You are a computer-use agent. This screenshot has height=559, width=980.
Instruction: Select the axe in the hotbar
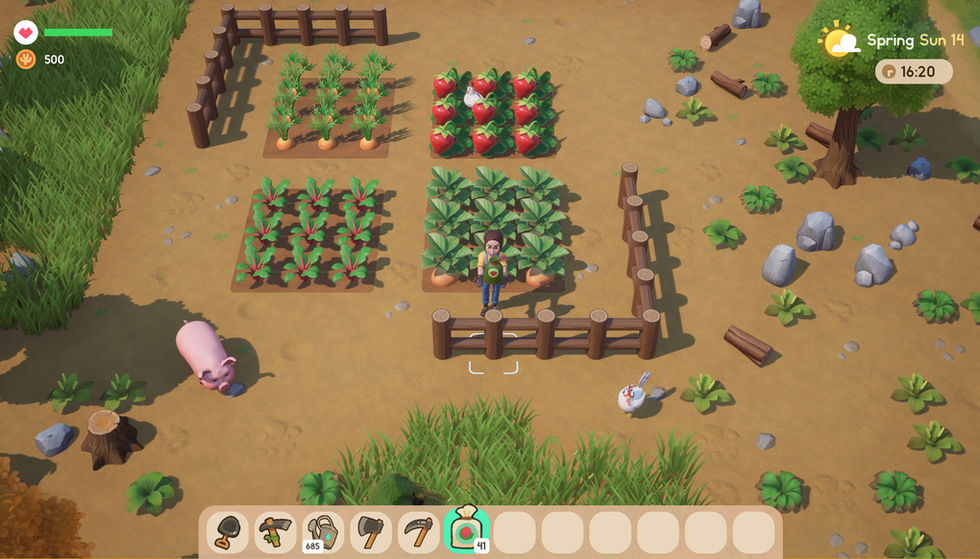(x=371, y=531)
